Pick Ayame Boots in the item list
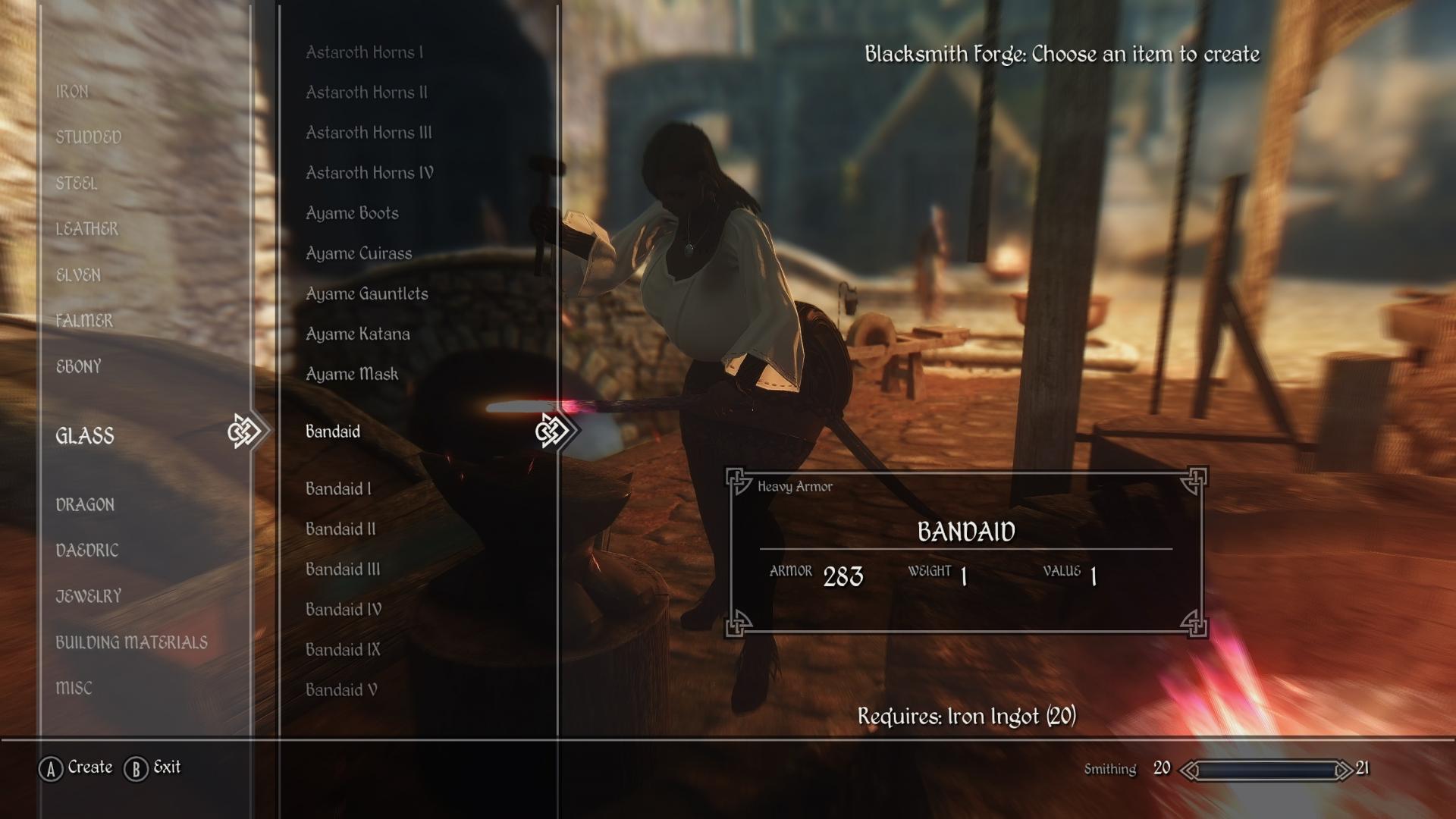 353,213
